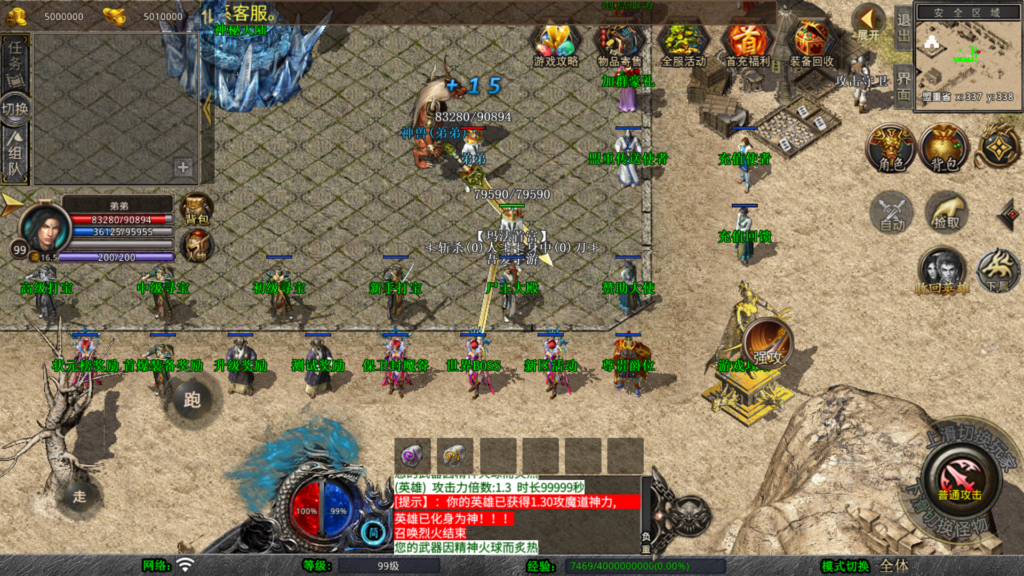Use the 普通攻击 normal attack button
The image size is (1024, 576).
point(959,474)
